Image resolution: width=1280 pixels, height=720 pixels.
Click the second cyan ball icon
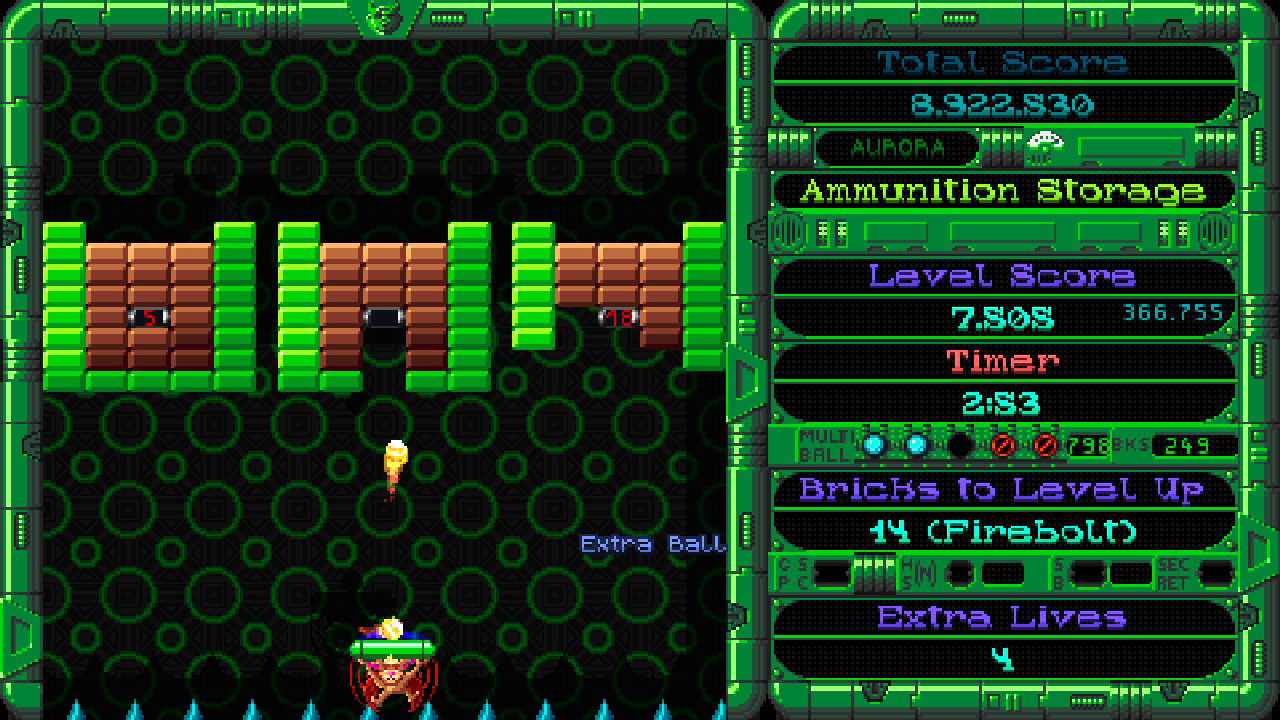(x=917, y=443)
